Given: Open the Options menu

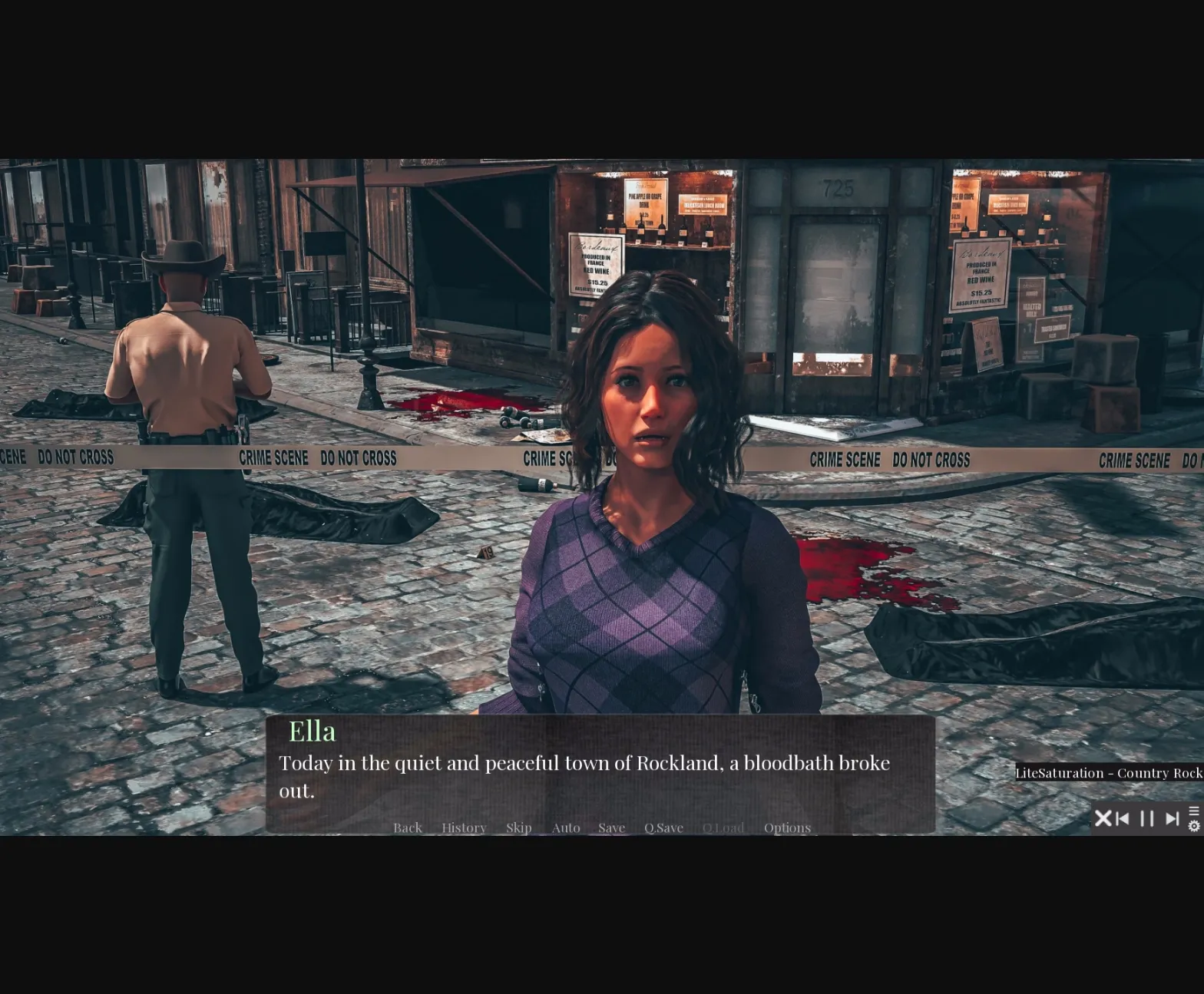Looking at the screenshot, I should 787,827.
